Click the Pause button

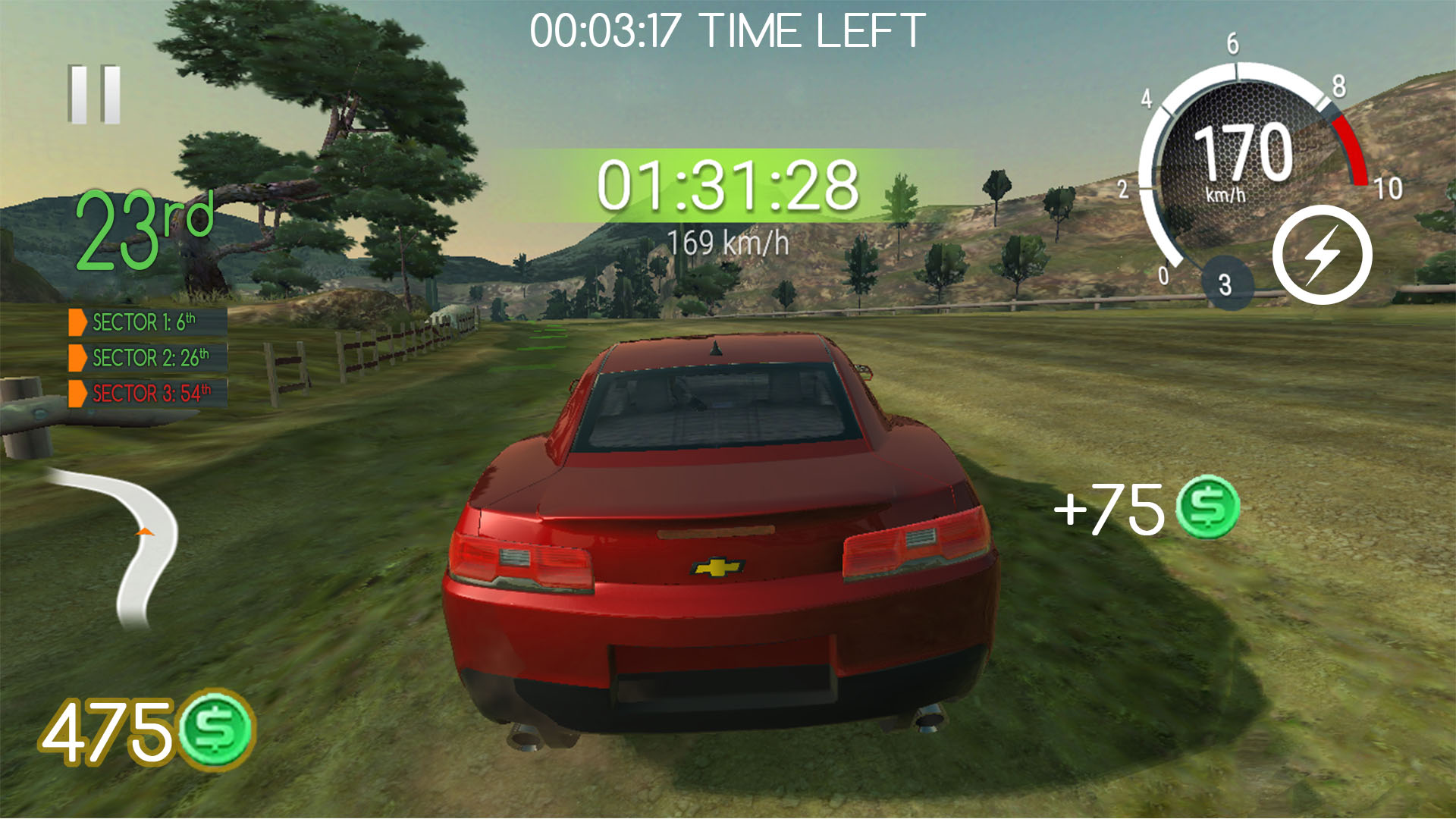(94, 95)
